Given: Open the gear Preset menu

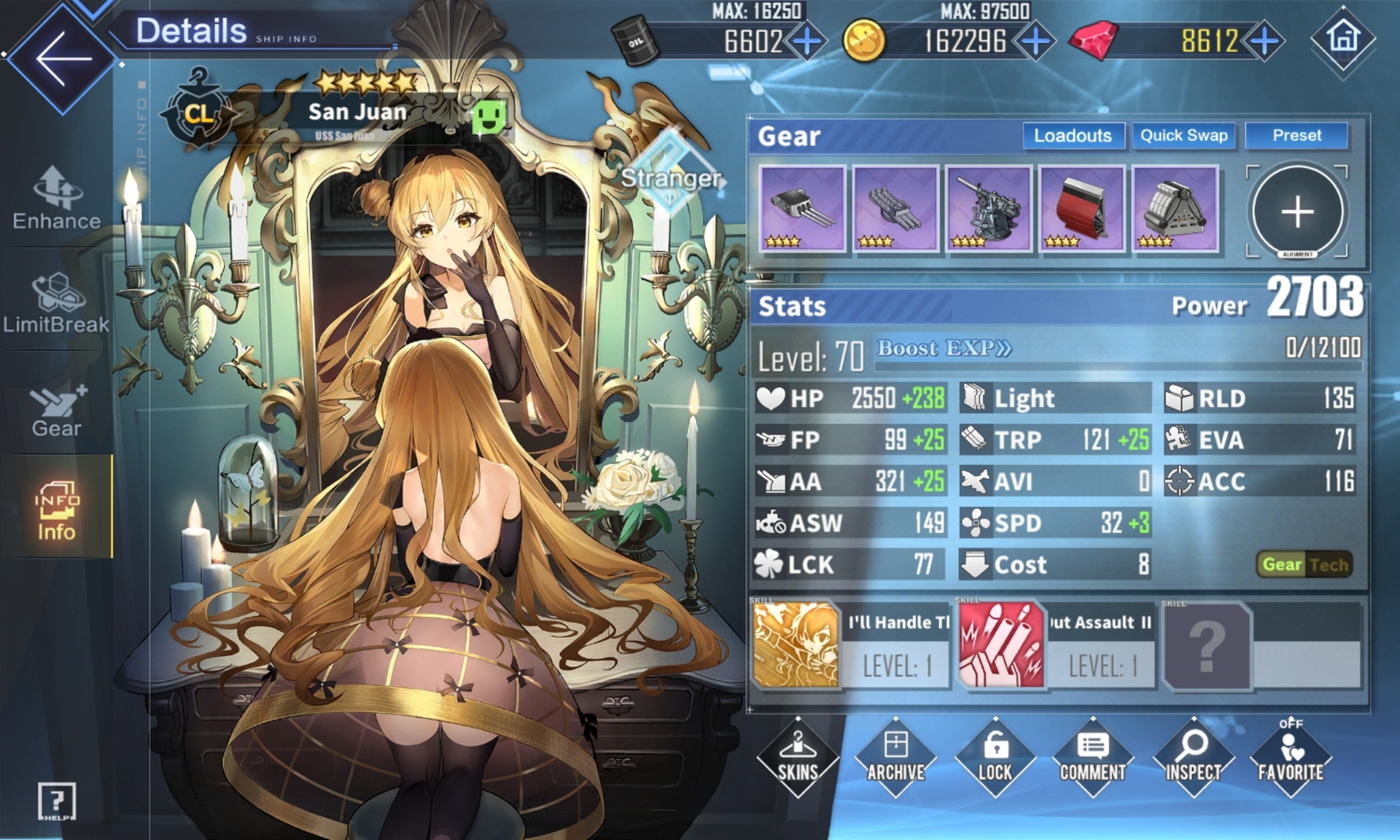Looking at the screenshot, I should point(1296,136).
